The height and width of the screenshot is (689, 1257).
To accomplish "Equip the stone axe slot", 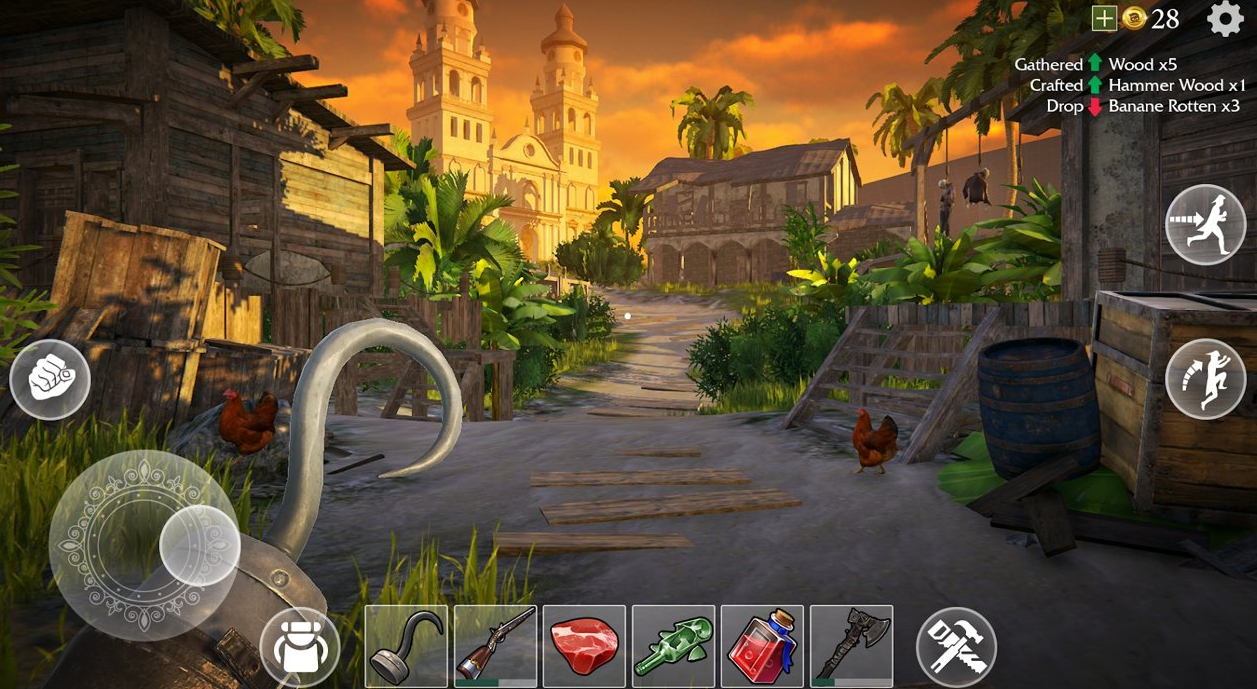I will [x=851, y=646].
